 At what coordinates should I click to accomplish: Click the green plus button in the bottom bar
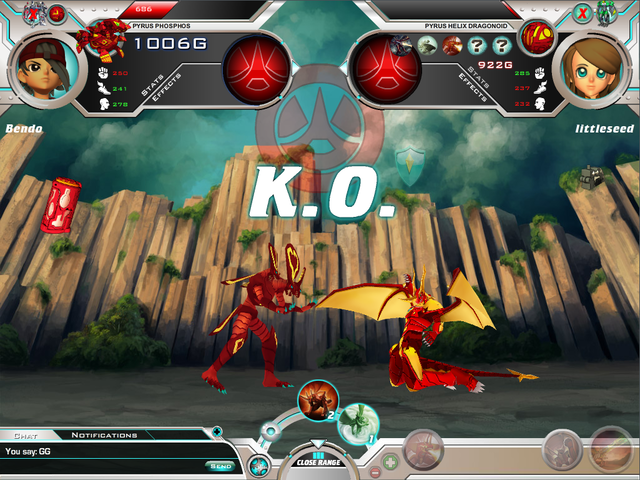click(390, 462)
